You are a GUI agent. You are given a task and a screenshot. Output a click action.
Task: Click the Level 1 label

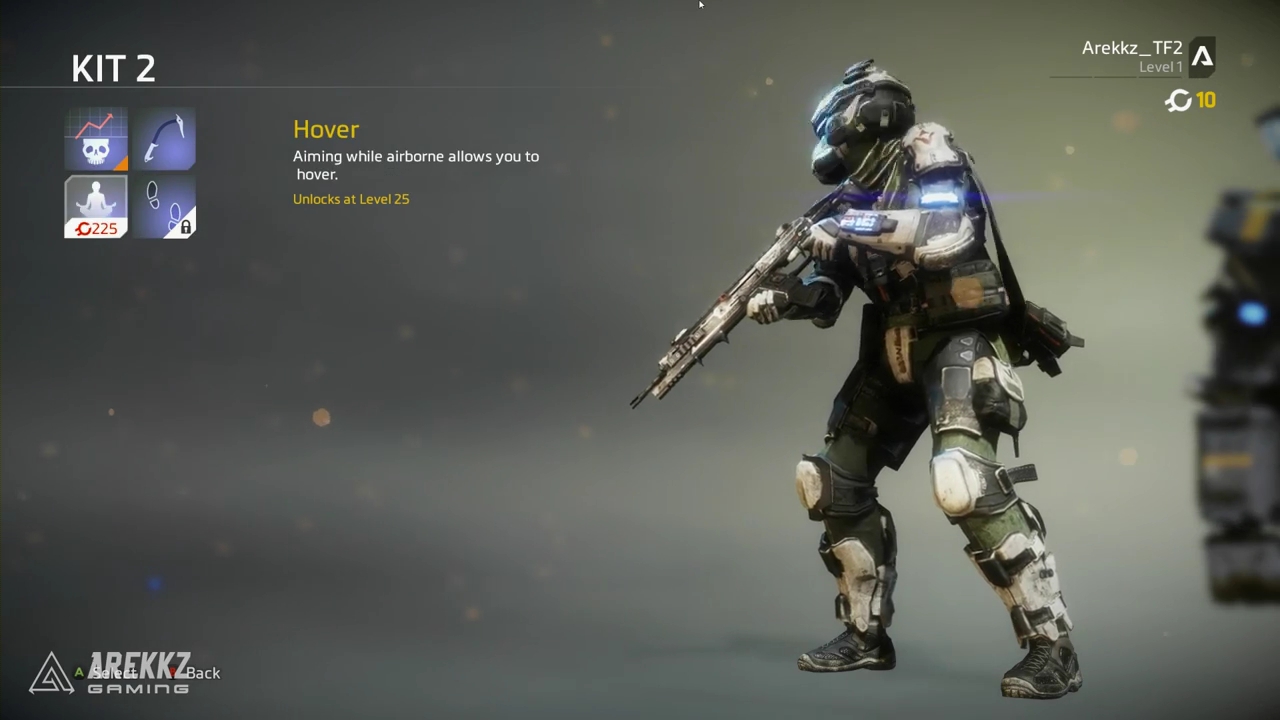tap(1161, 66)
